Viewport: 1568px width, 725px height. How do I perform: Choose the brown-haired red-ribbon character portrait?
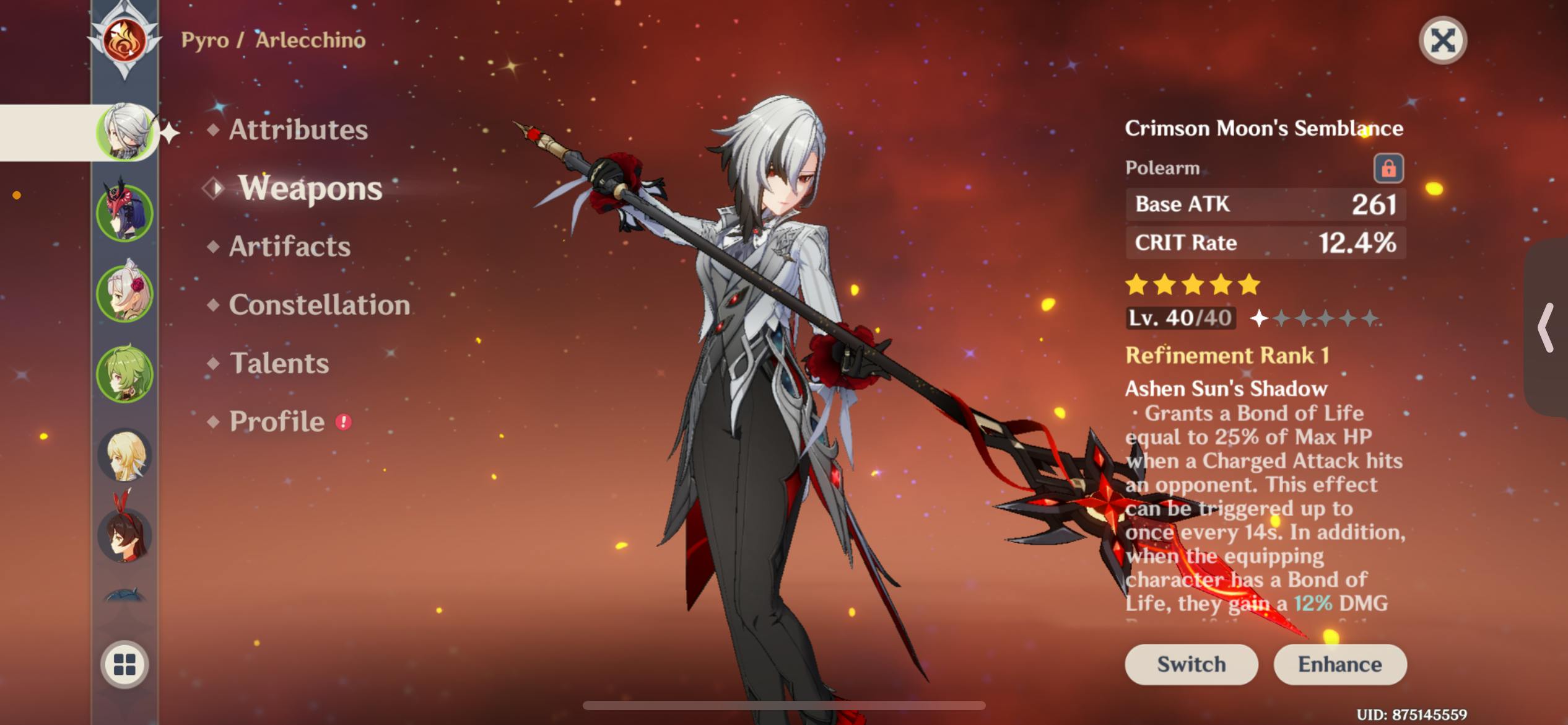(x=124, y=534)
